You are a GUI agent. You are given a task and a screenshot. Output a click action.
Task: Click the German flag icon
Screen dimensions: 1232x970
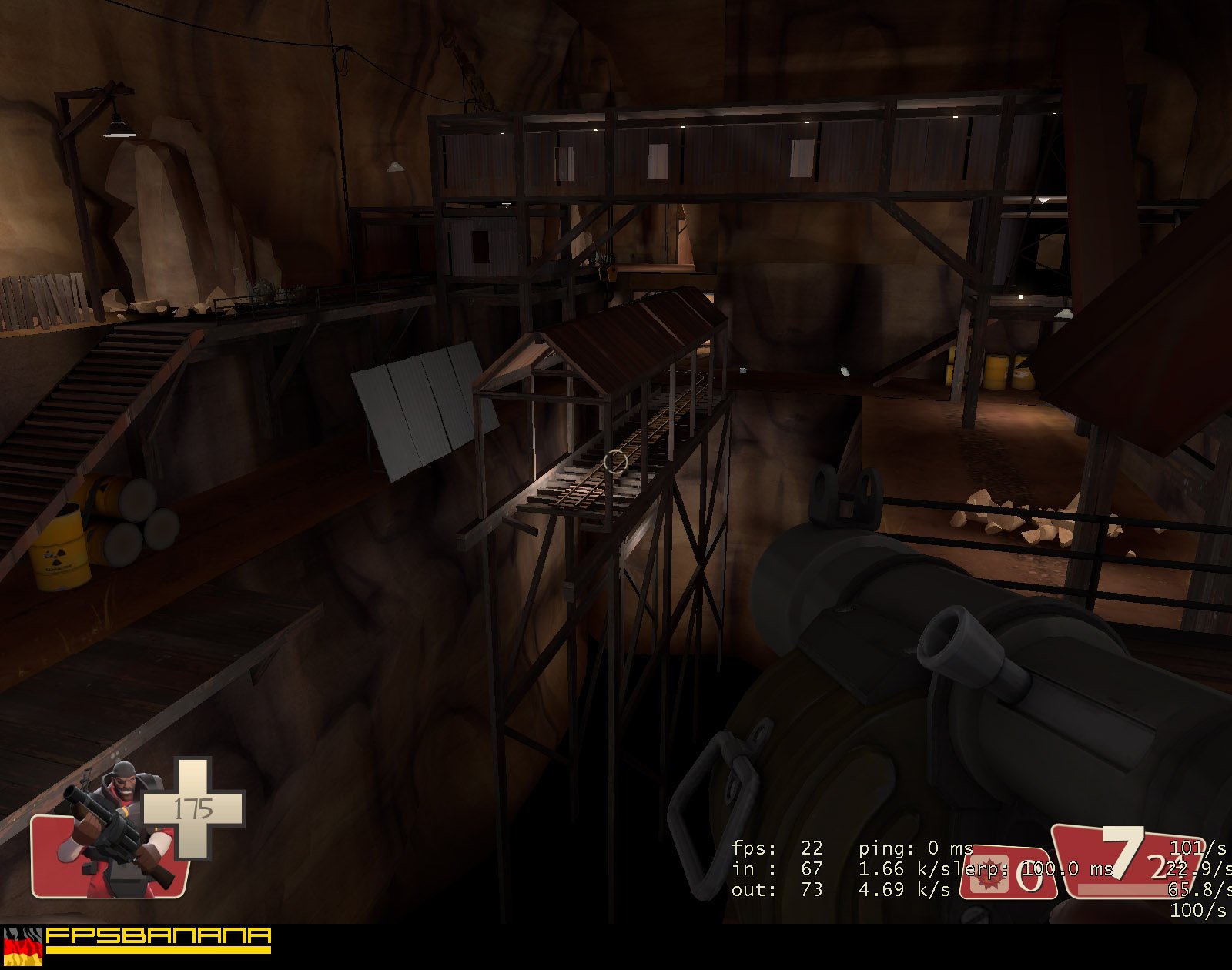coord(22,946)
